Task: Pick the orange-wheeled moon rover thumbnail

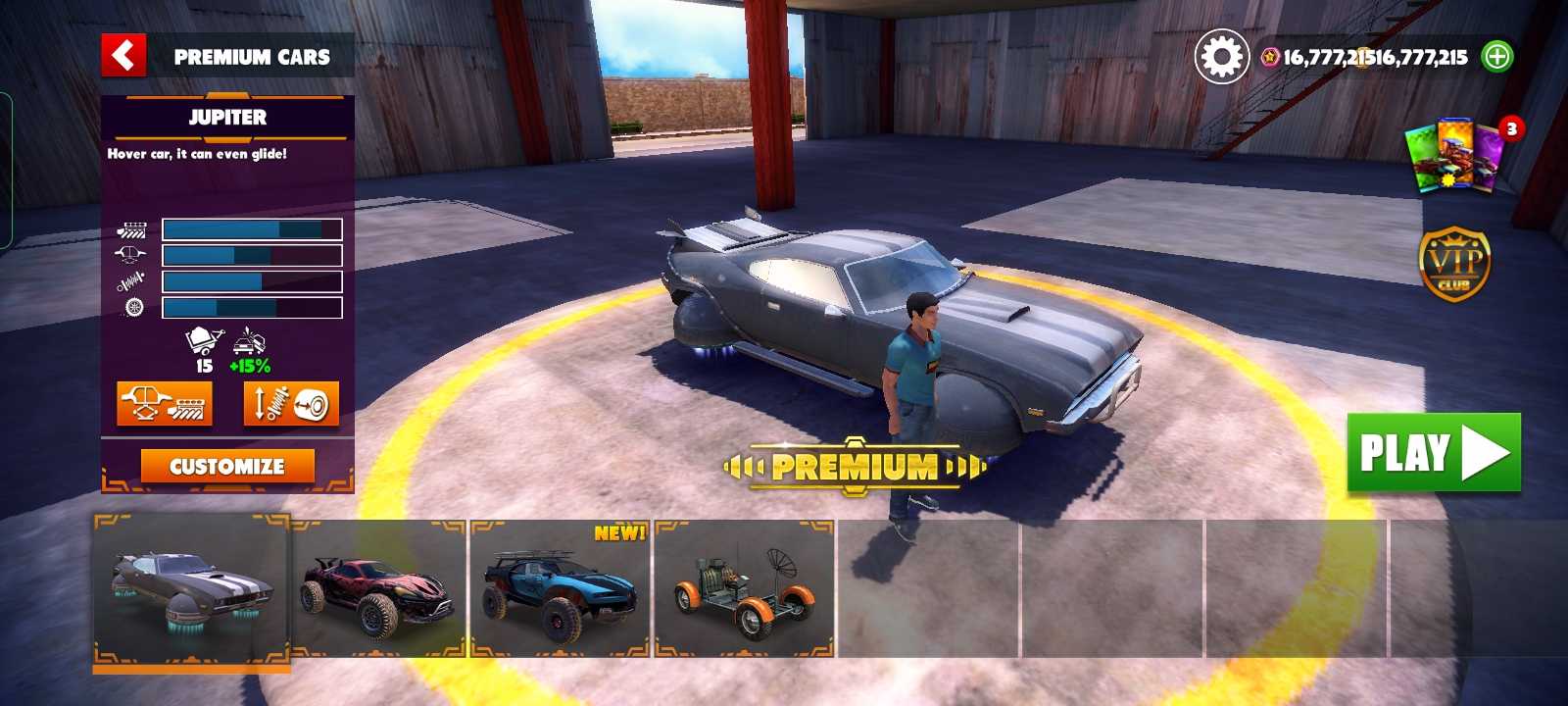Action: (x=745, y=588)
